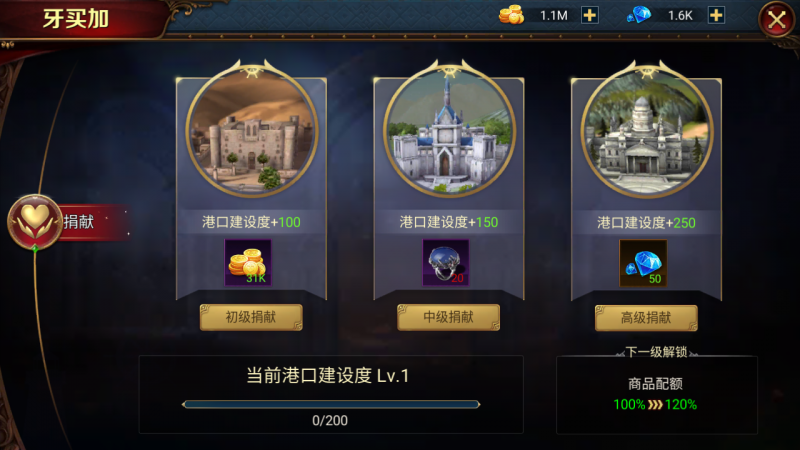Image resolution: width=800 pixels, height=450 pixels.
Task: Add more blue gems with the plus button
Action: tap(716, 15)
